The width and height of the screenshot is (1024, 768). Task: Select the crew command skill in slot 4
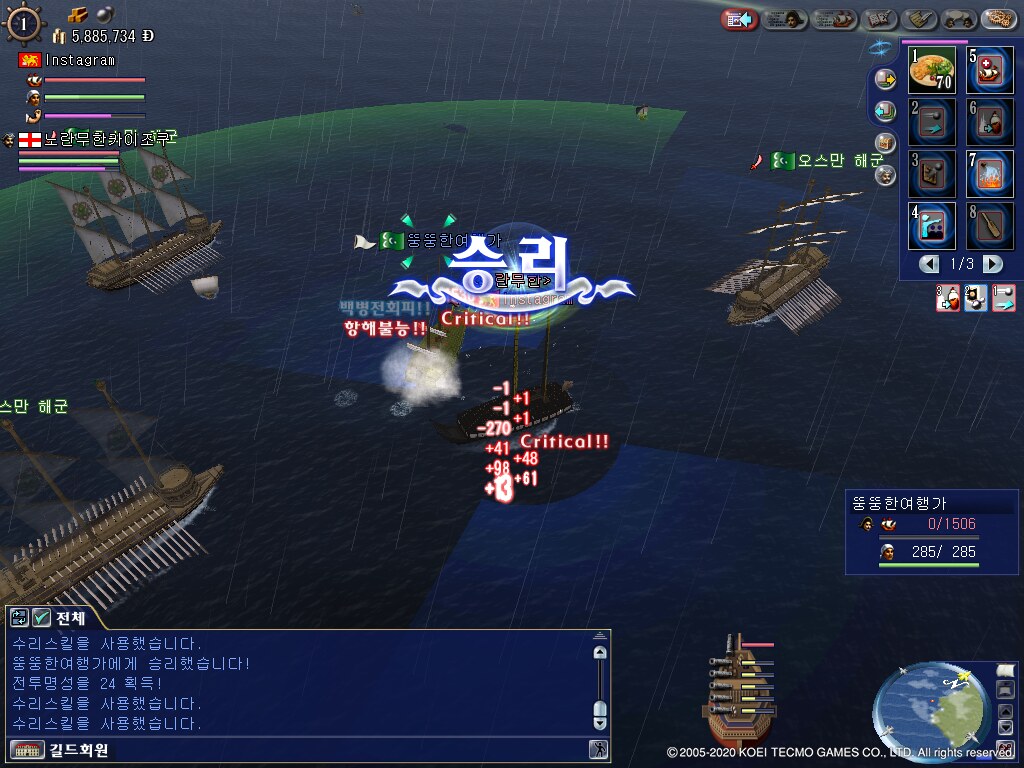pos(932,226)
